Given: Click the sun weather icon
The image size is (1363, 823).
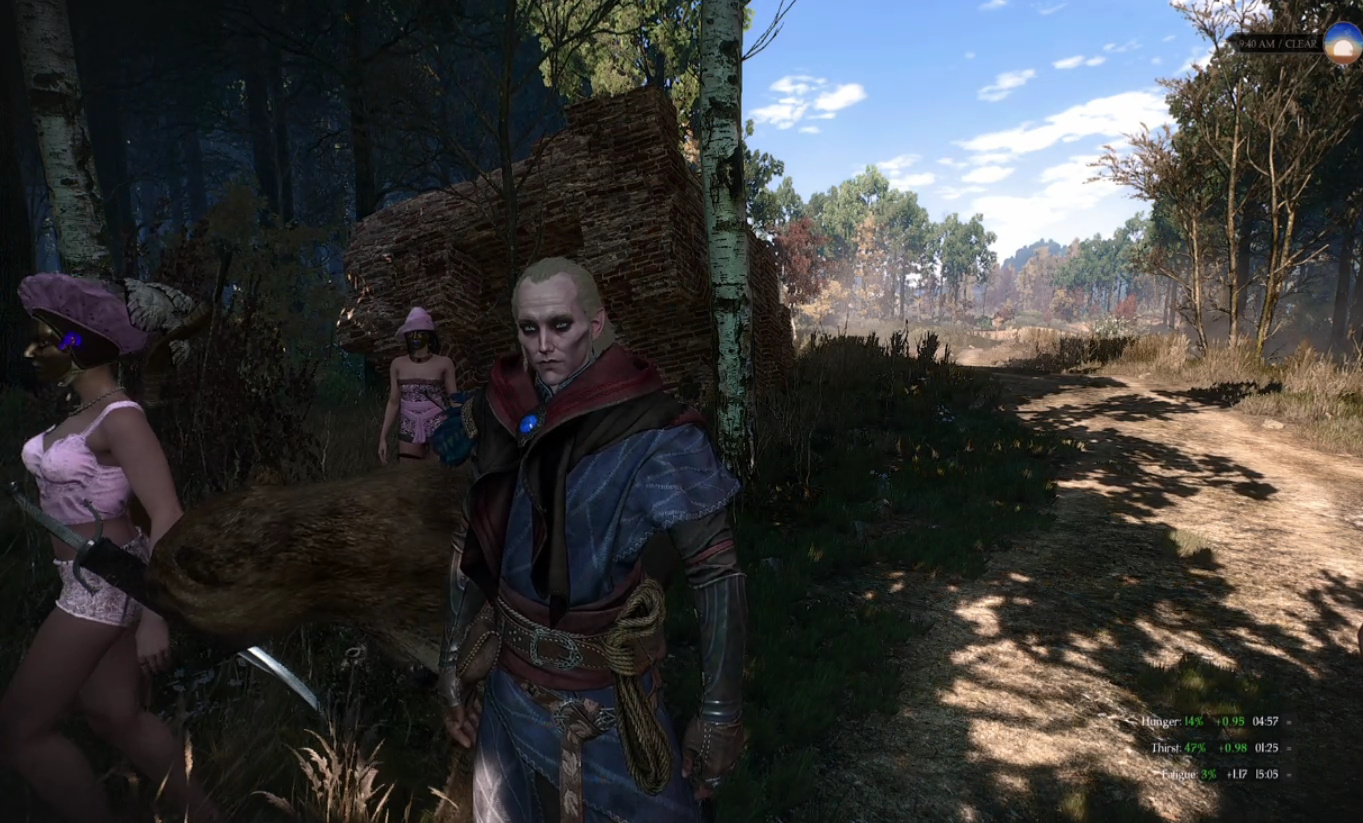Looking at the screenshot, I should tap(1342, 44).
